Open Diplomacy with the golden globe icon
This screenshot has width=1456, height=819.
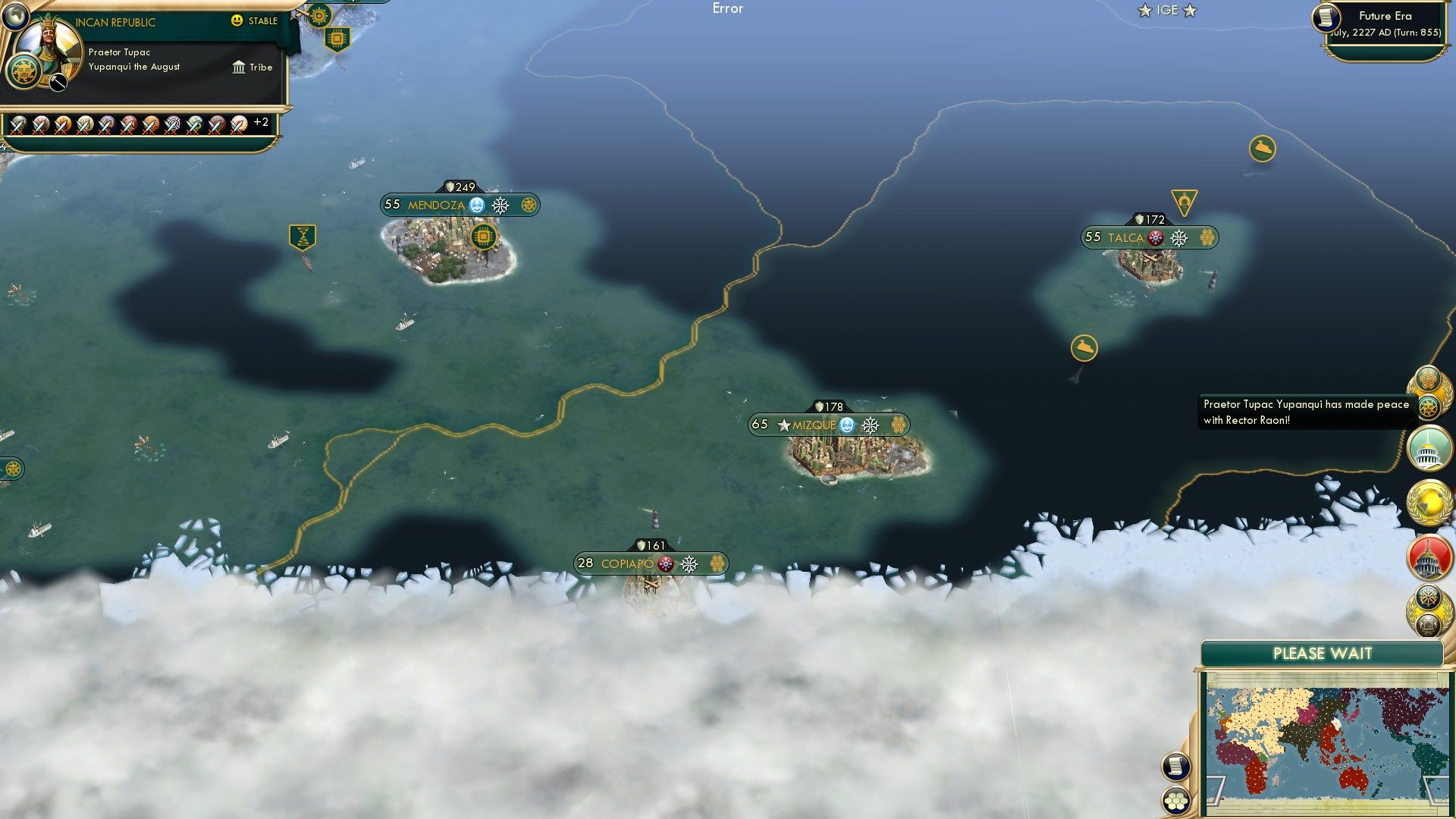coord(1429,500)
